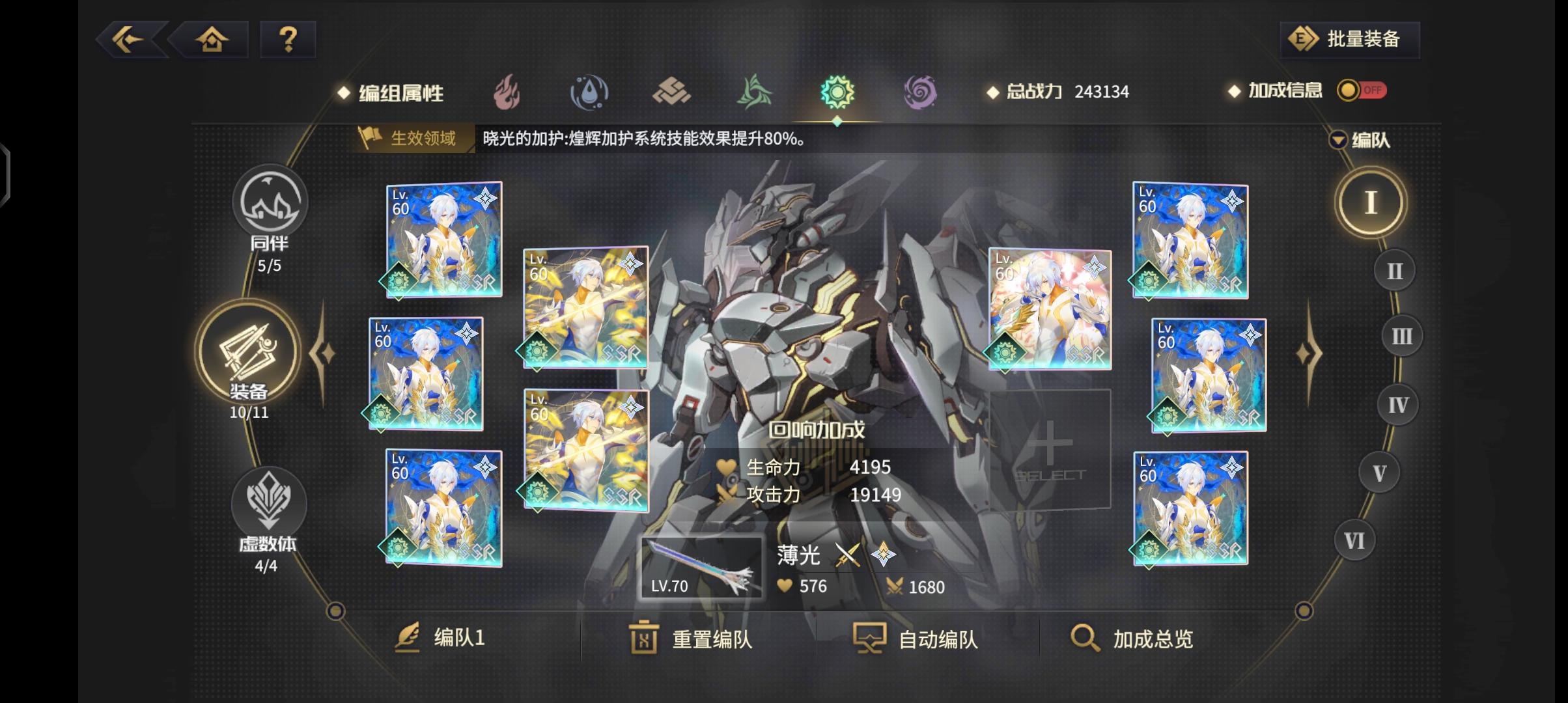Select the dark element filter icon
This screenshot has height=703, width=1568.
point(919,93)
